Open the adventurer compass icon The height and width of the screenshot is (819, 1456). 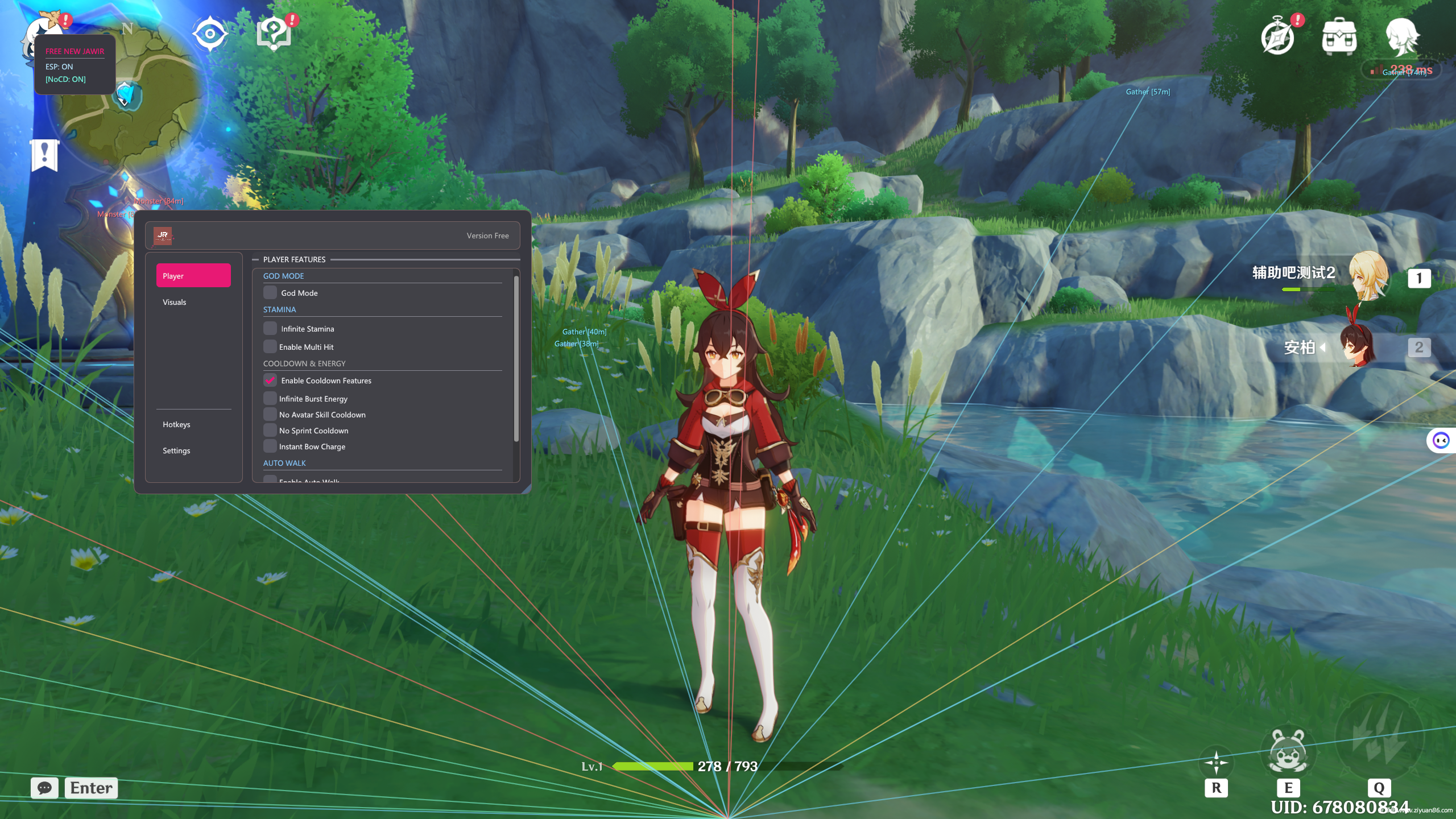[x=1277, y=38]
